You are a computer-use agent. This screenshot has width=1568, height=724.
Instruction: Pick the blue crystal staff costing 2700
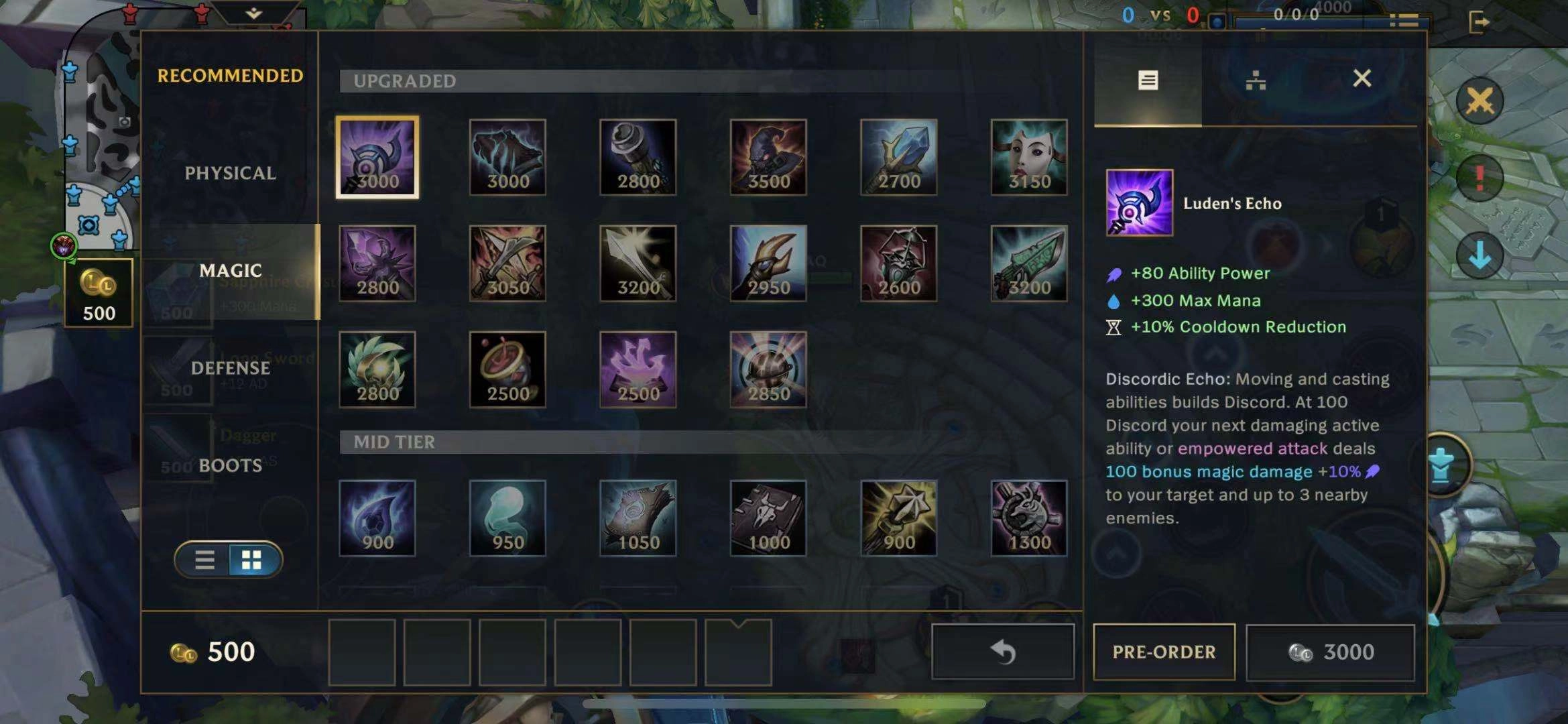[x=898, y=158]
